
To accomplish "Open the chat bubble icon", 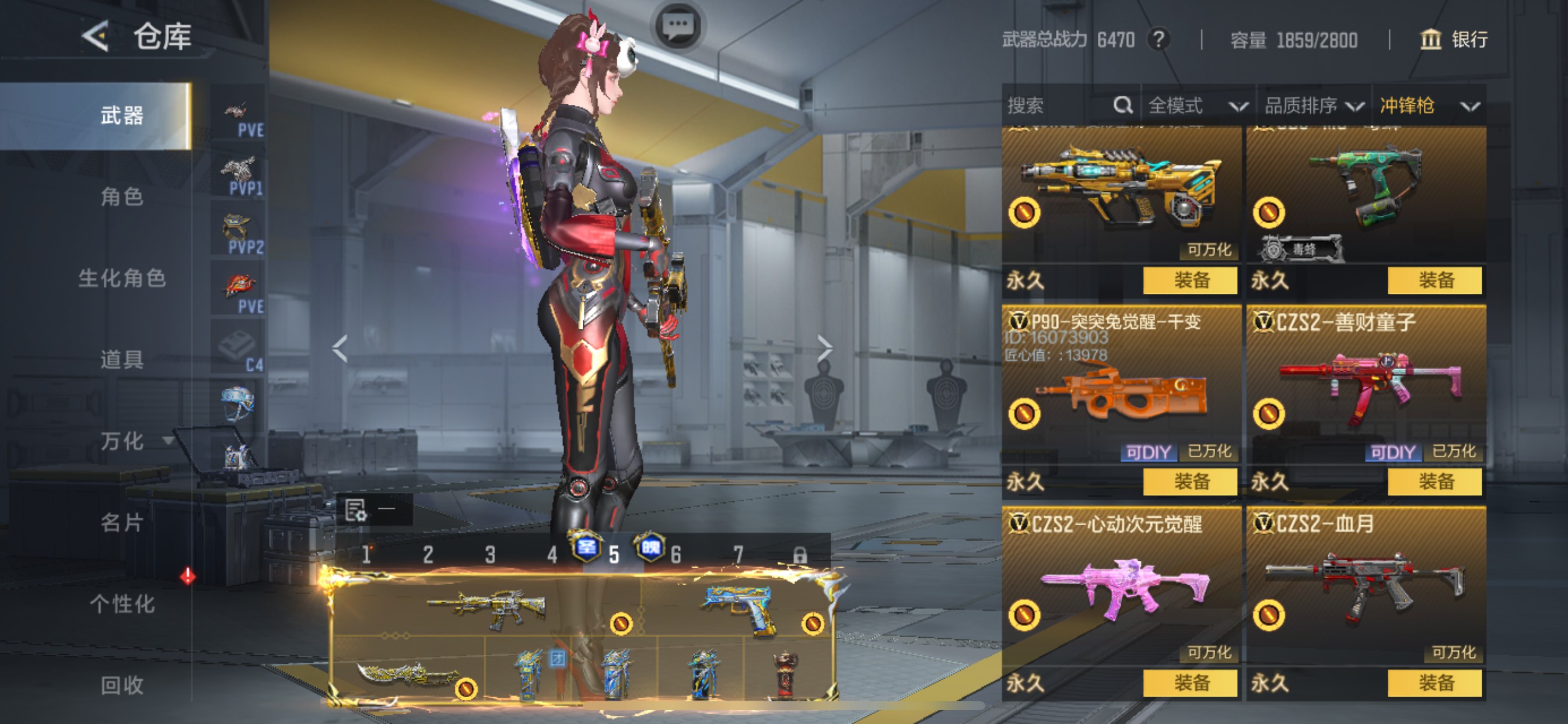I will pyautogui.click(x=678, y=26).
